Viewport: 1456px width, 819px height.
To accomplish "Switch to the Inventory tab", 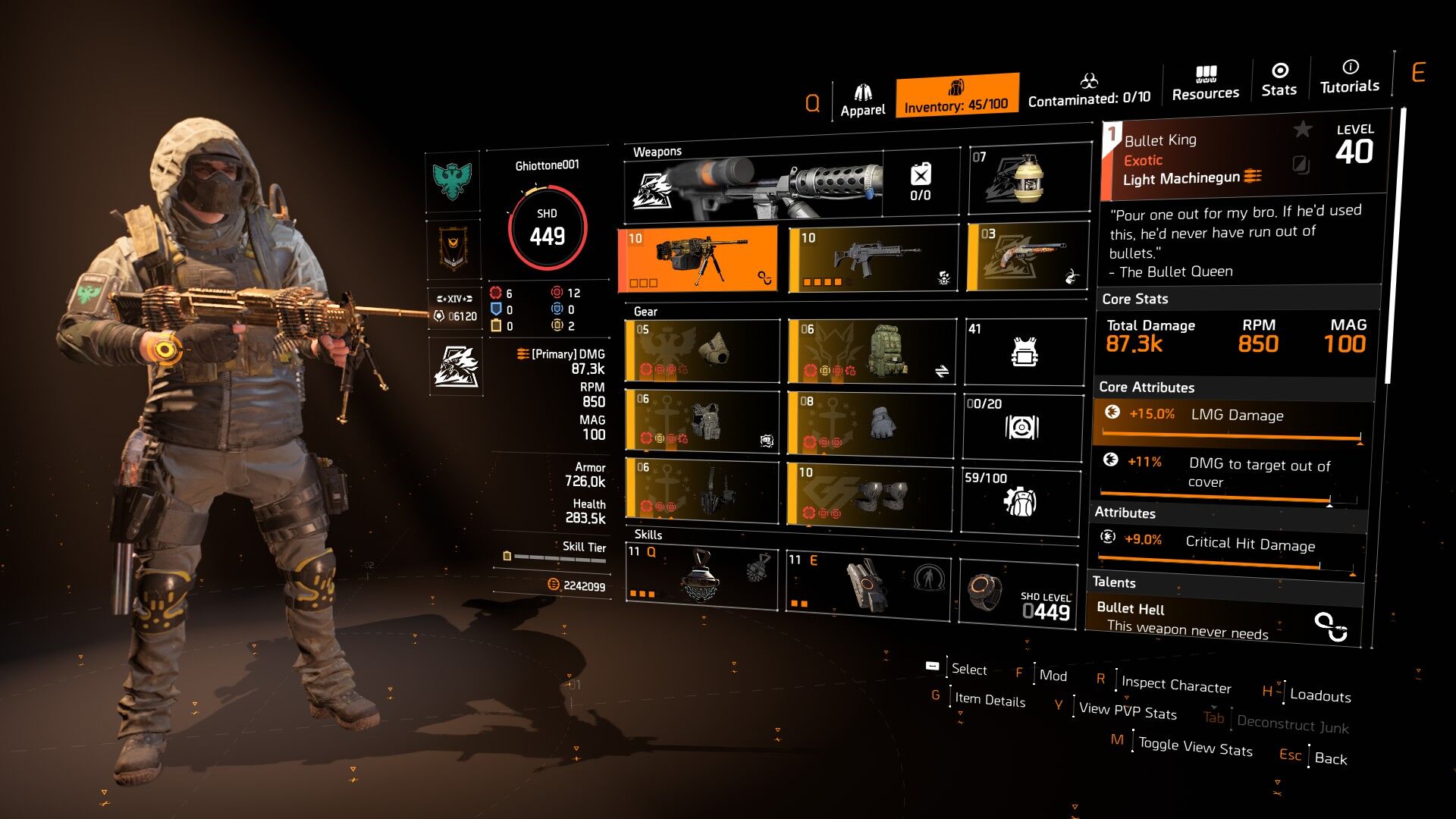I will pyautogui.click(x=956, y=96).
